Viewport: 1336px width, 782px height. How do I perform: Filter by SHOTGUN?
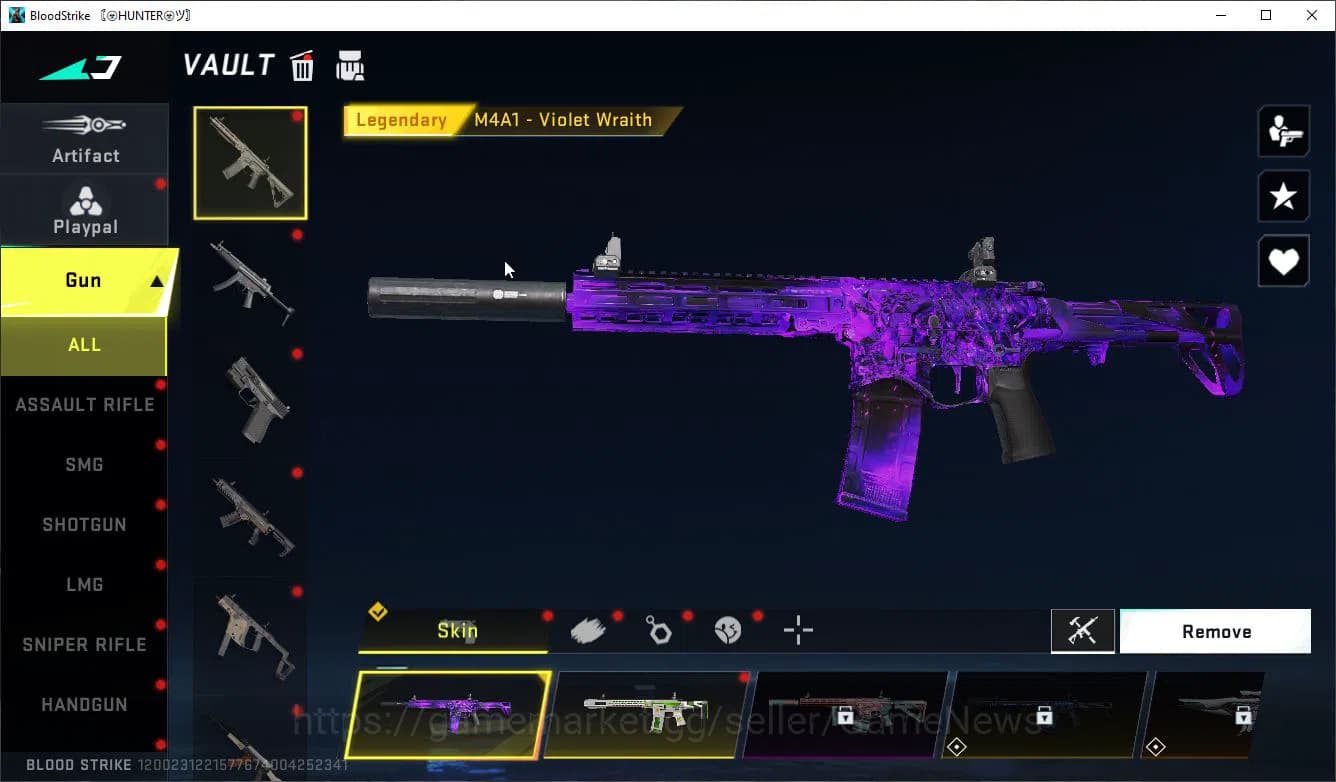(x=84, y=525)
